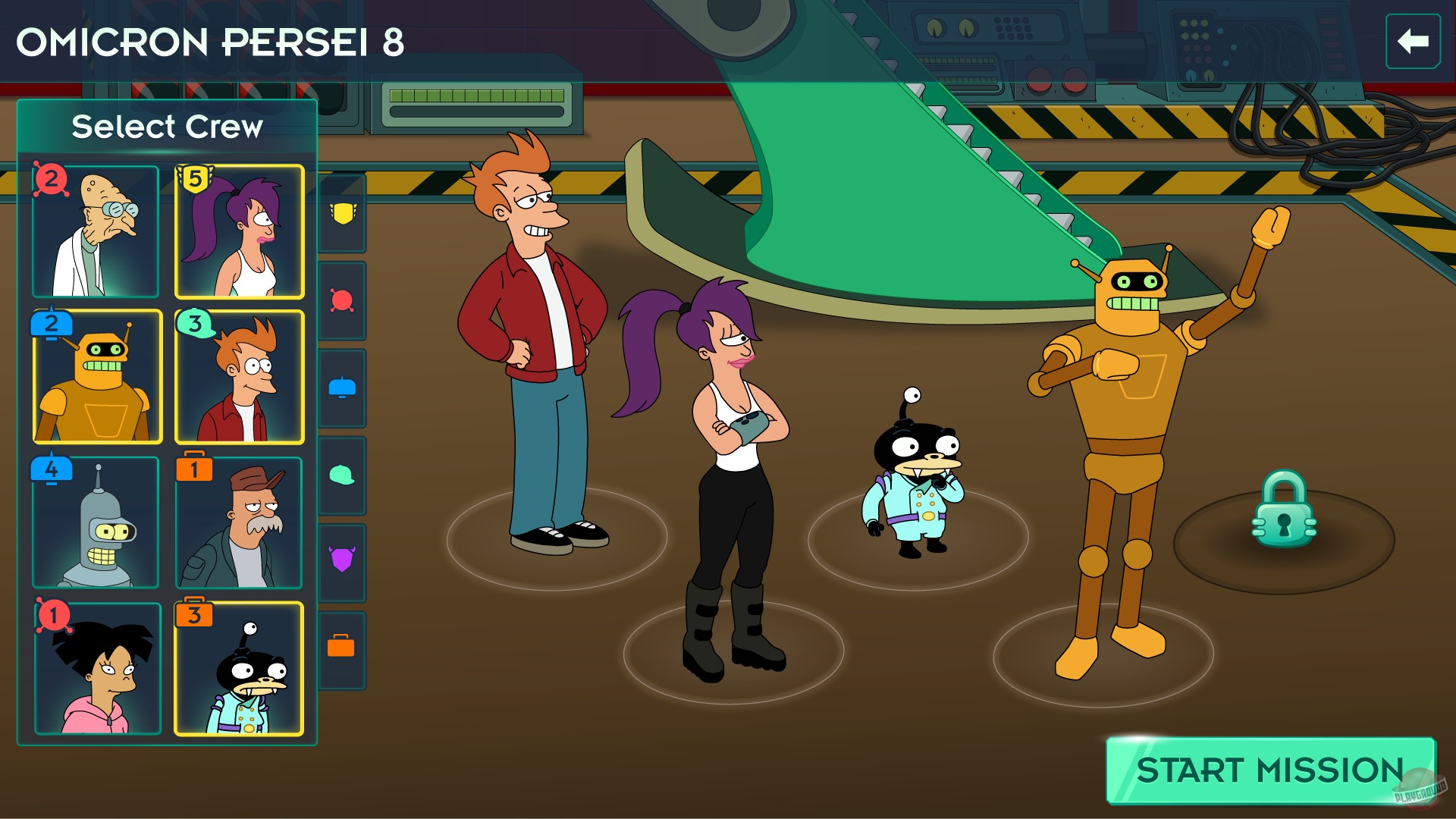Add Amy to the crew
The width and height of the screenshot is (1456, 819).
tap(96, 665)
